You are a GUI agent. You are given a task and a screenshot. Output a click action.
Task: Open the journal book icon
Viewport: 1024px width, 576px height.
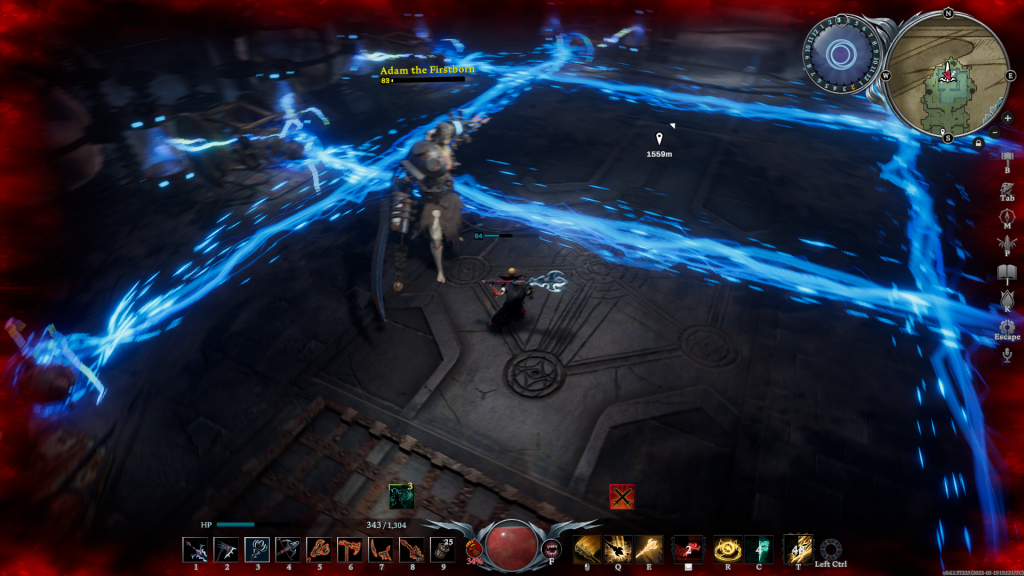coord(1006,272)
